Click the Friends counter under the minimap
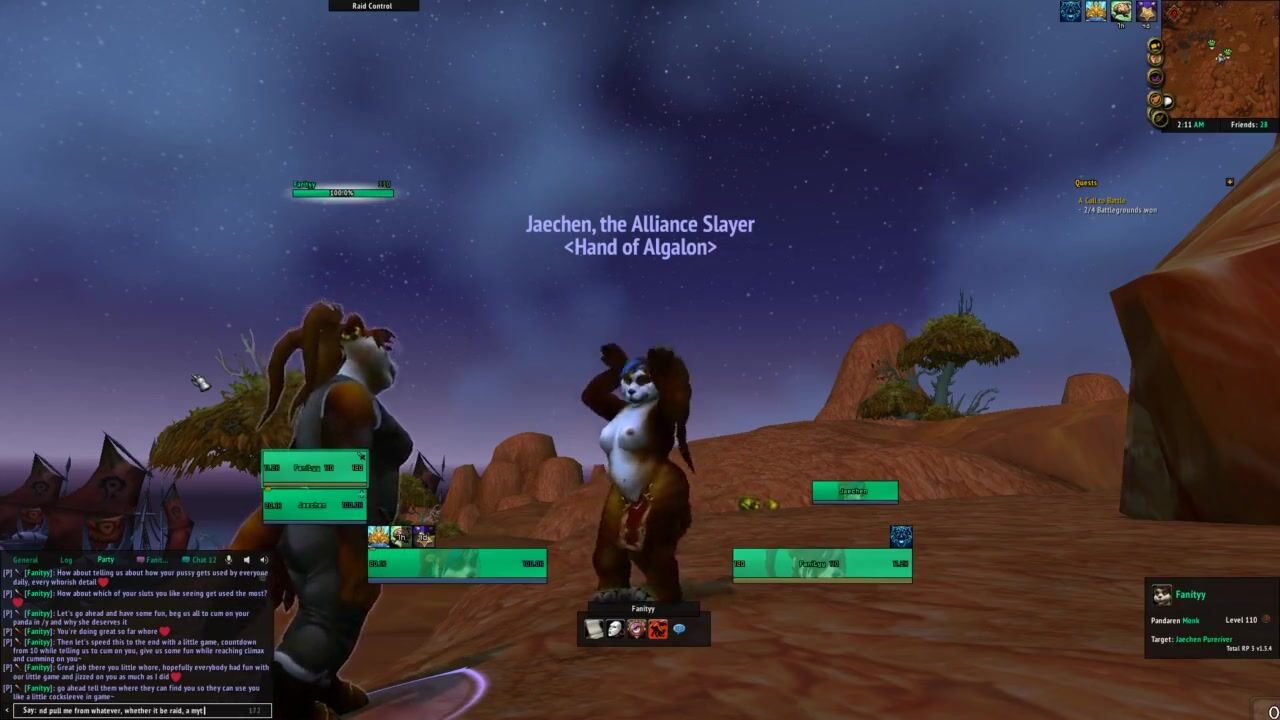Image resolution: width=1280 pixels, height=720 pixels. [x=1249, y=125]
